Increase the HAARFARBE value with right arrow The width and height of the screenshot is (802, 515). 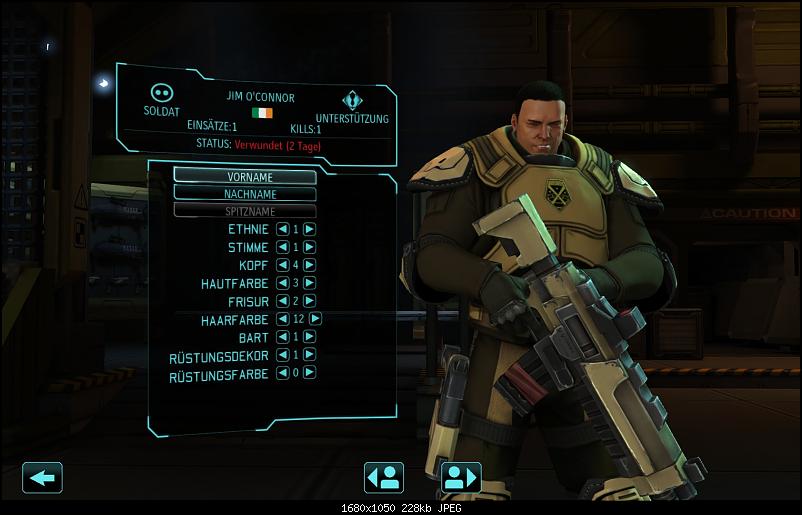[316, 318]
